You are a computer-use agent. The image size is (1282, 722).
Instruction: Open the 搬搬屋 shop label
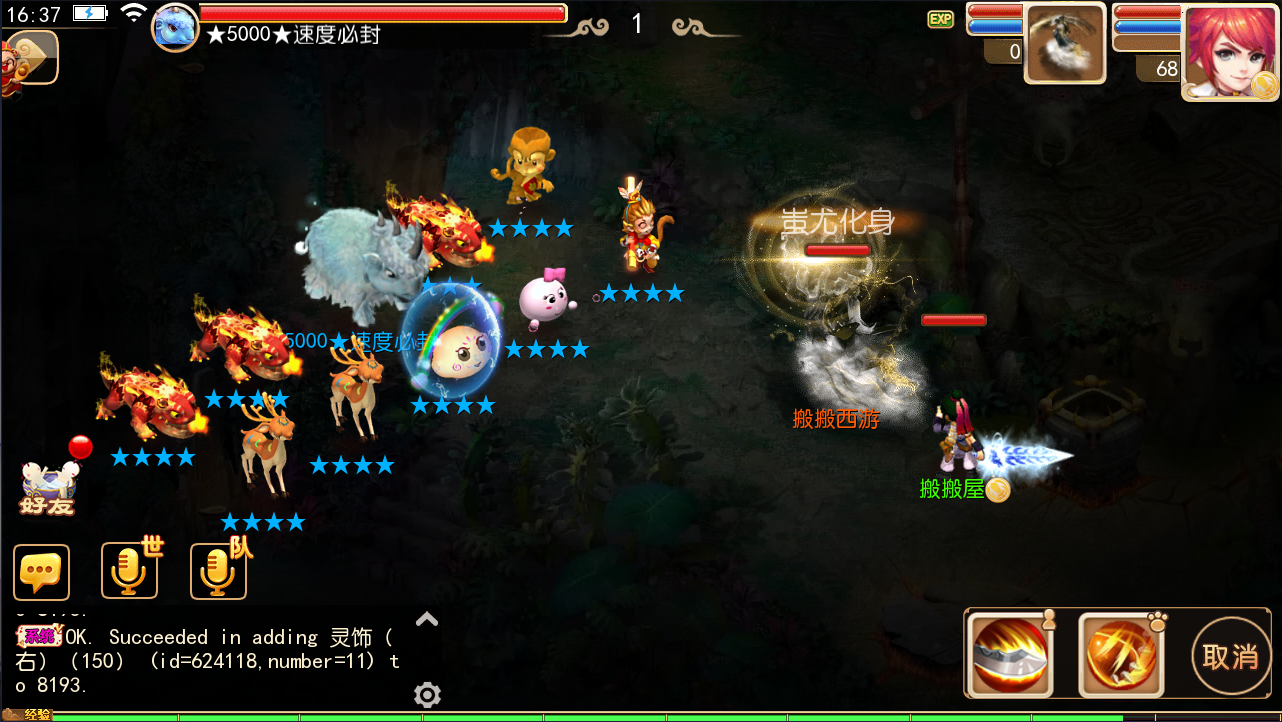[x=952, y=489]
